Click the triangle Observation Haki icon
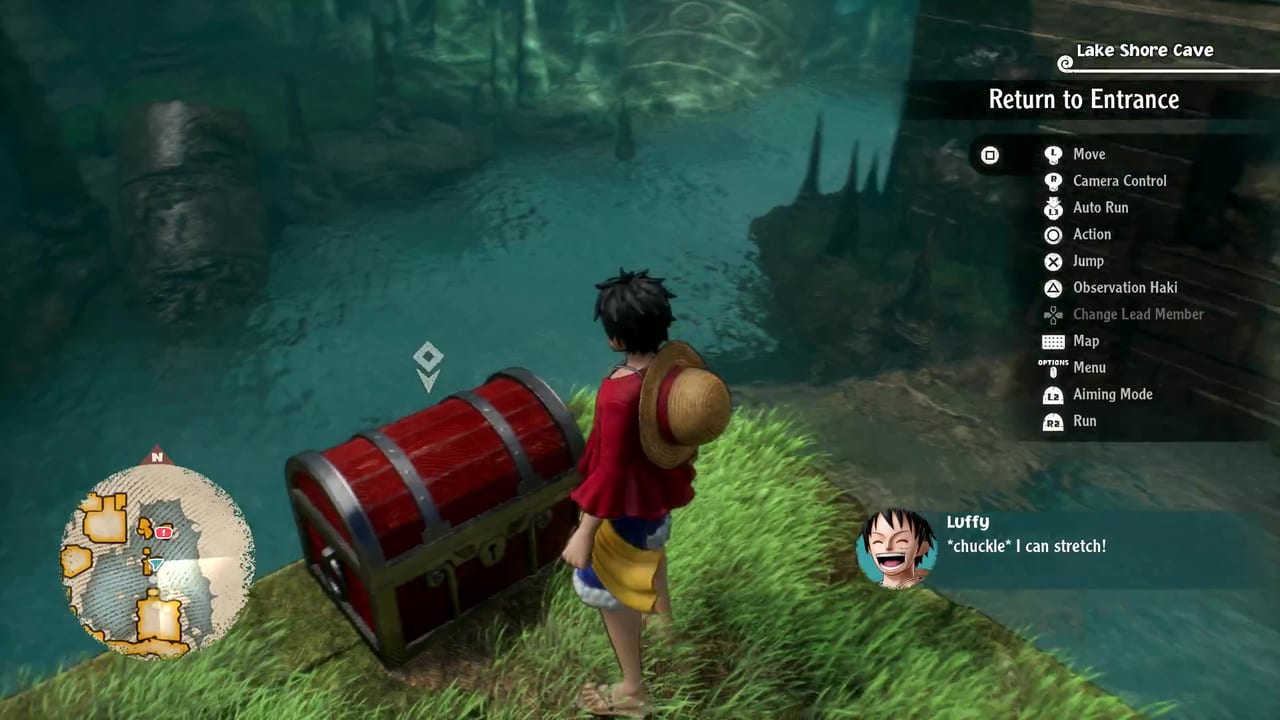The height and width of the screenshot is (720, 1280). 1053,288
